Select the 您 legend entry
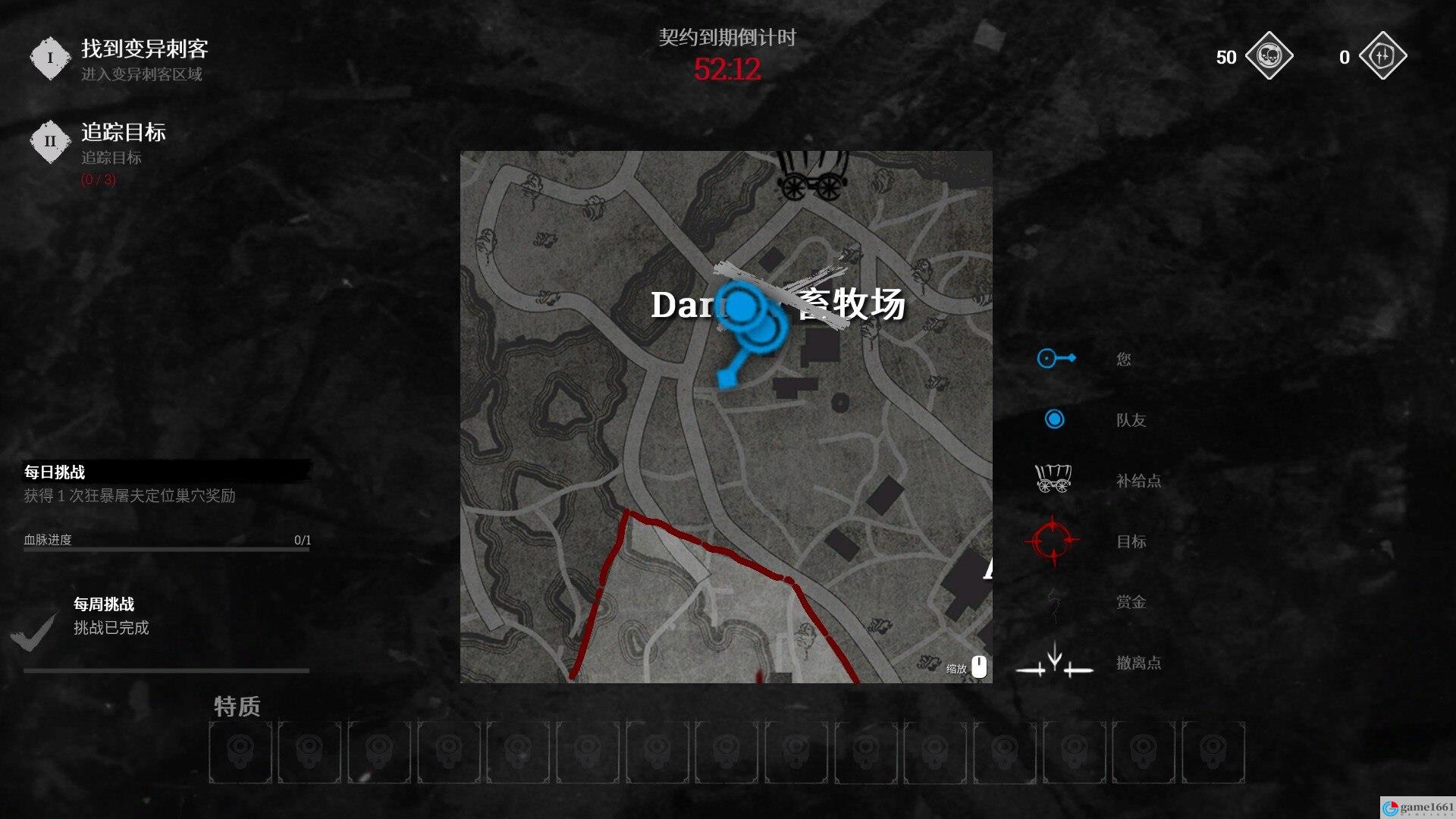Screen dimensions: 1456x819 tap(1123, 359)
